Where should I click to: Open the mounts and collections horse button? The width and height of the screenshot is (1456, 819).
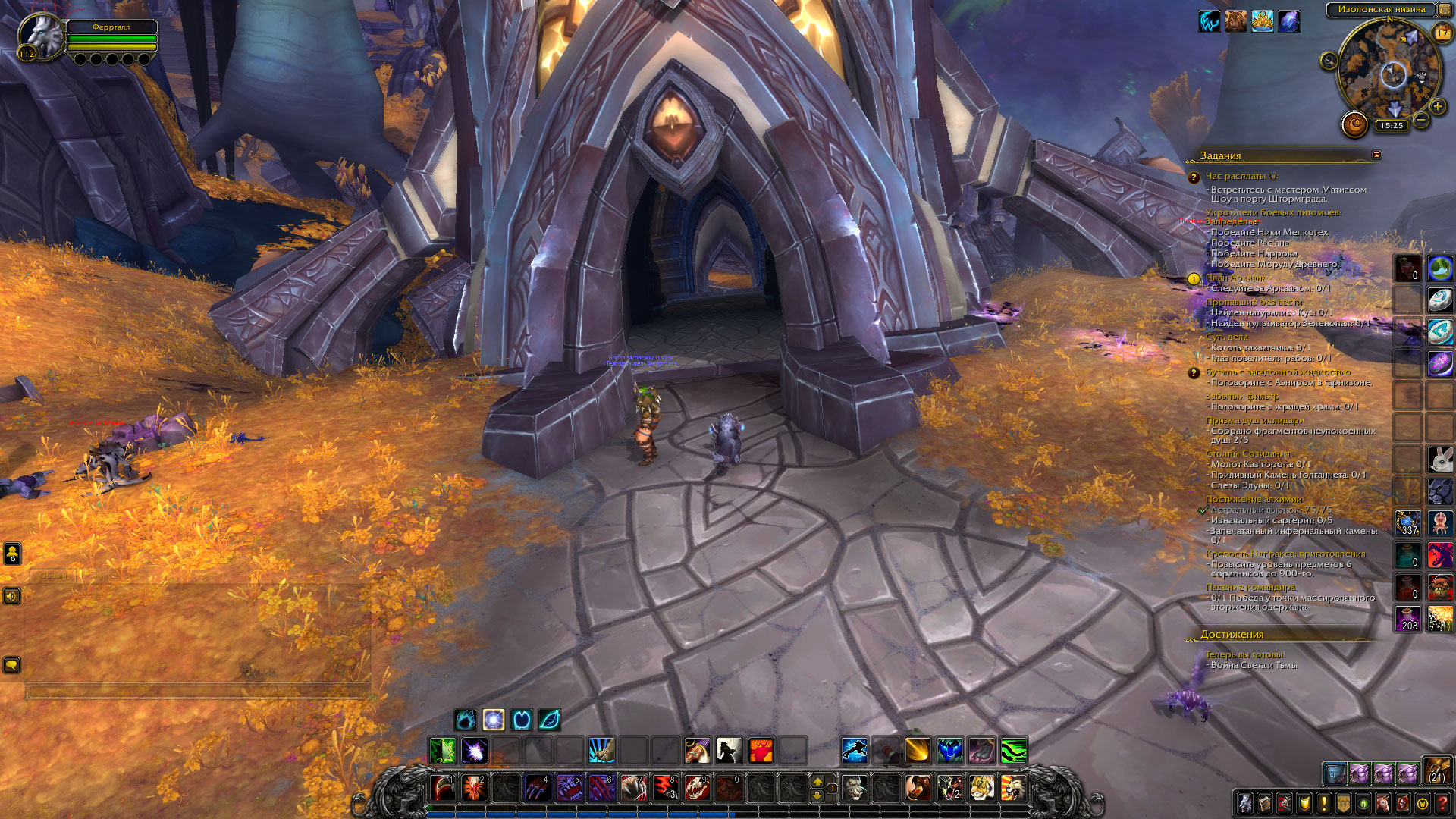click(x=1383, y=803)
